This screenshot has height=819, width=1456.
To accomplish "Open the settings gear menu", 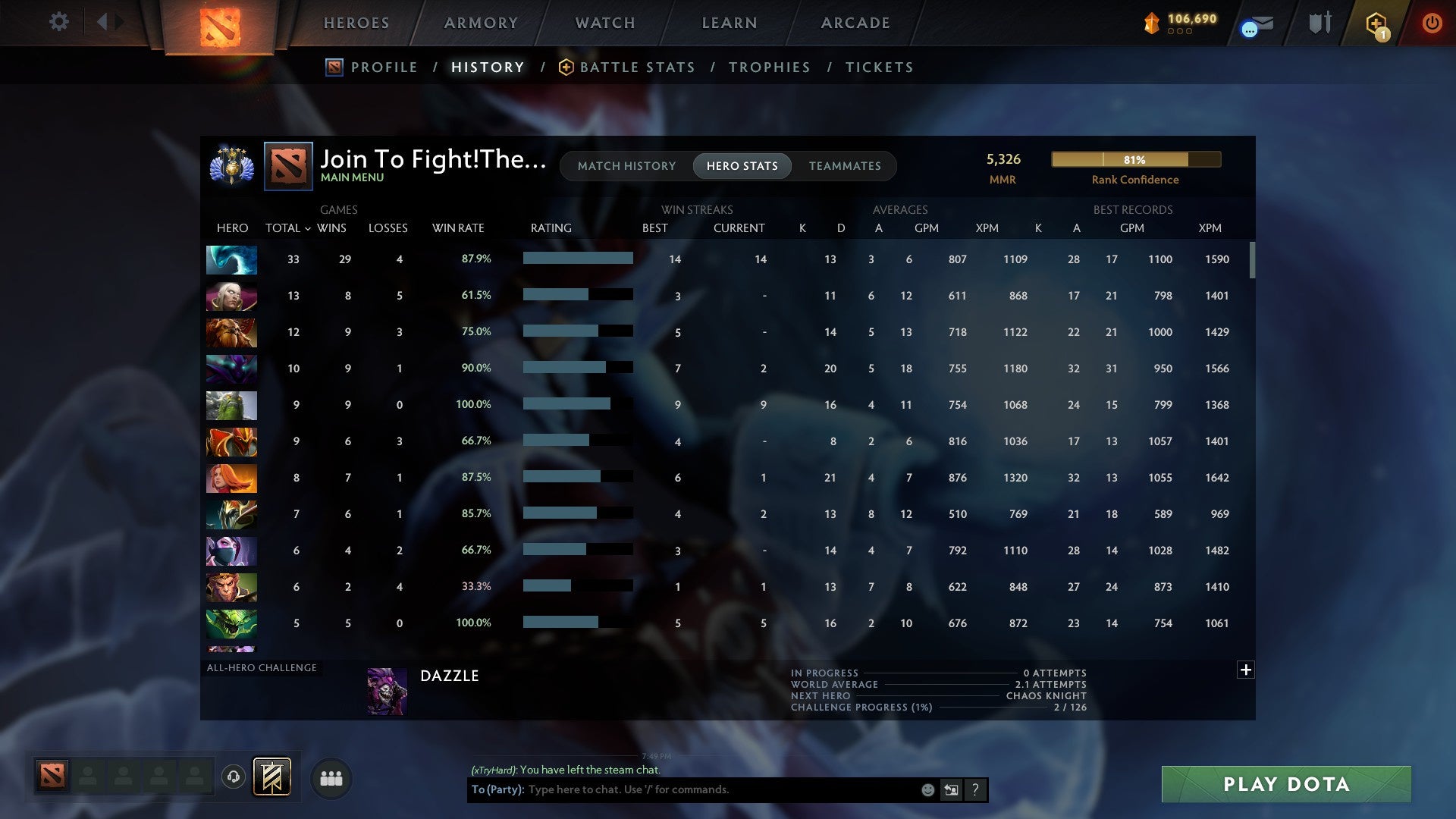I will [58, 22].
